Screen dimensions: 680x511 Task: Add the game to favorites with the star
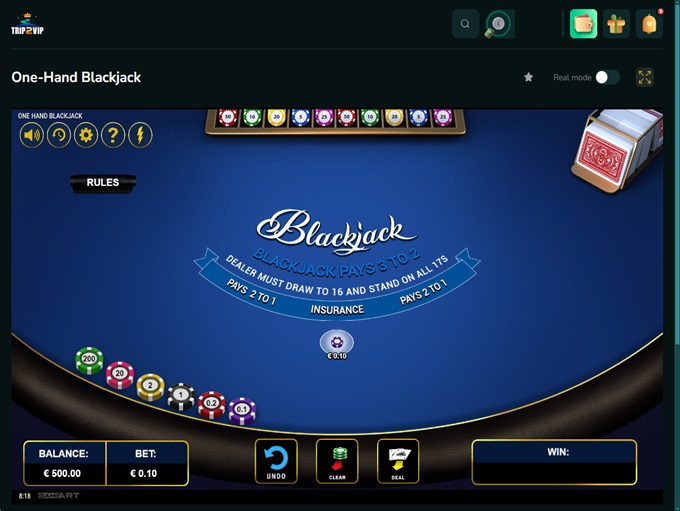(529, 77)
